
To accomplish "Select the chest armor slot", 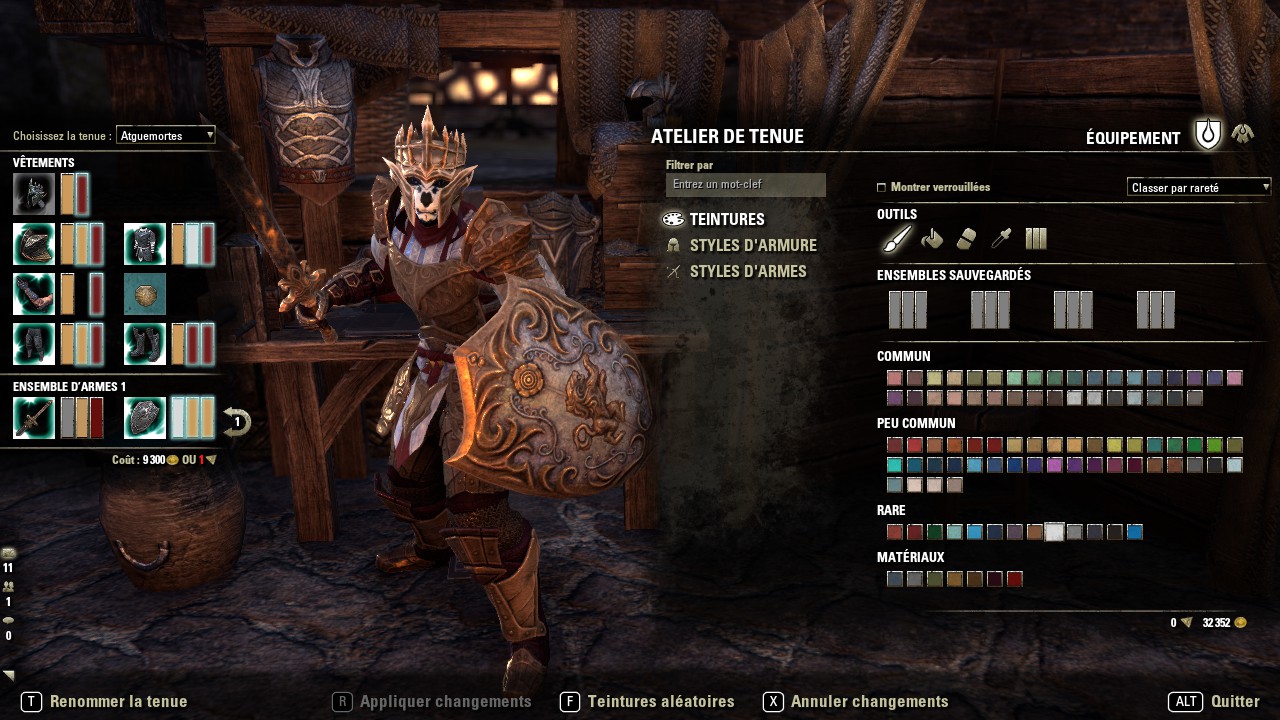I will (x=145, y=244).
